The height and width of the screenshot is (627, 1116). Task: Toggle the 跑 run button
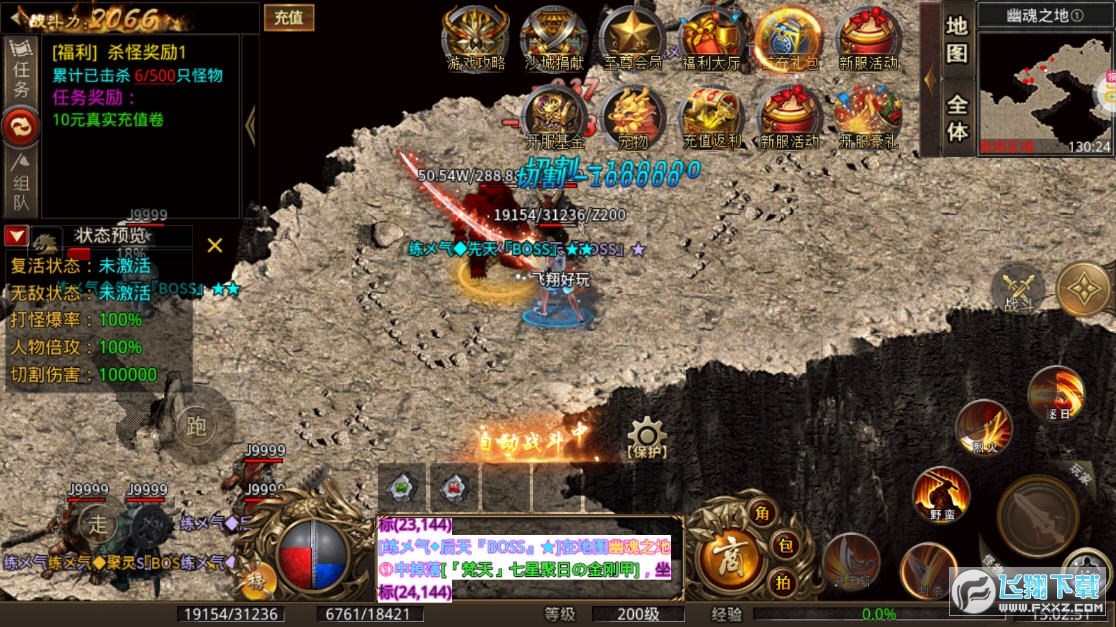(196, 427)
